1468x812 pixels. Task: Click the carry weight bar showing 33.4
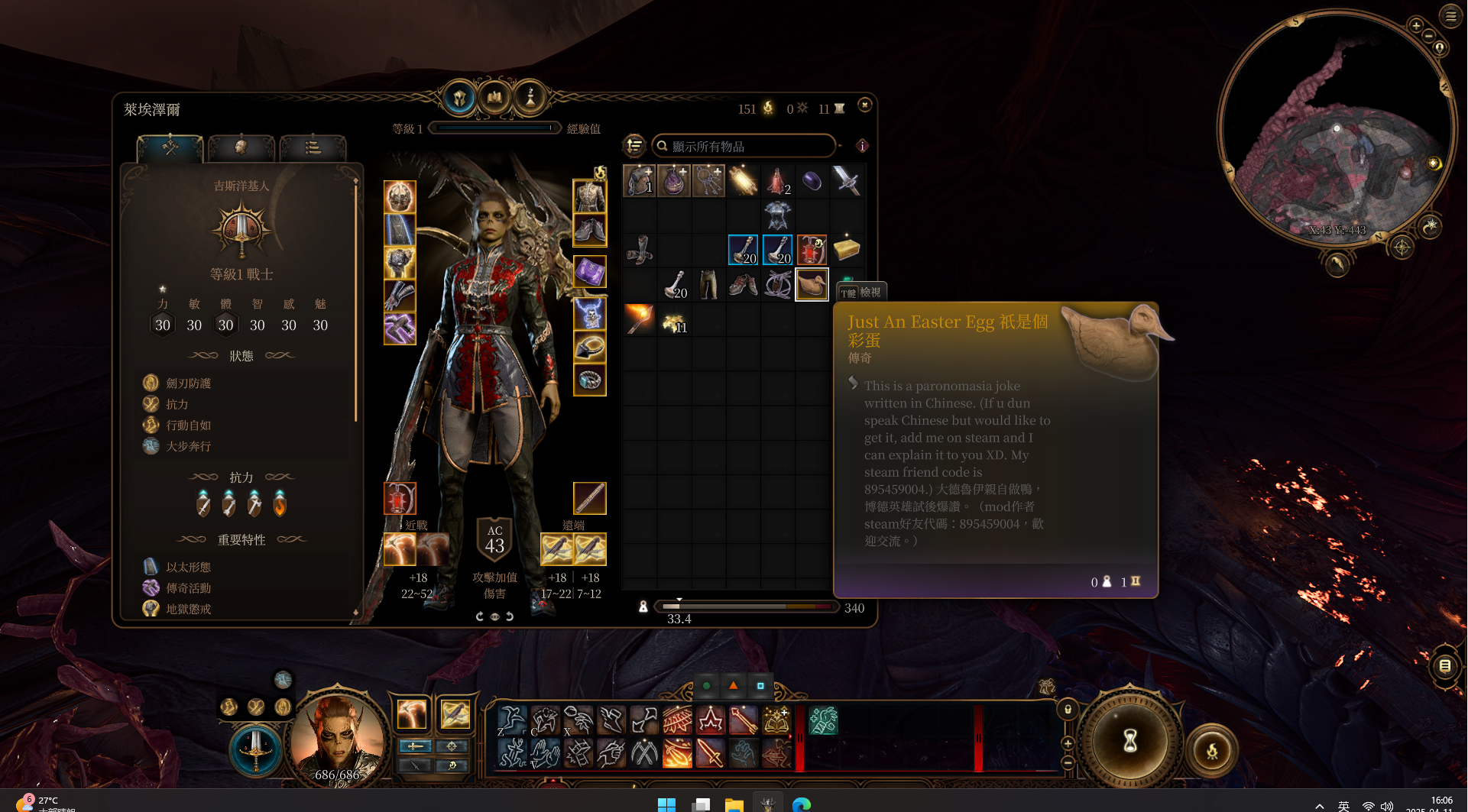(745, 607)
